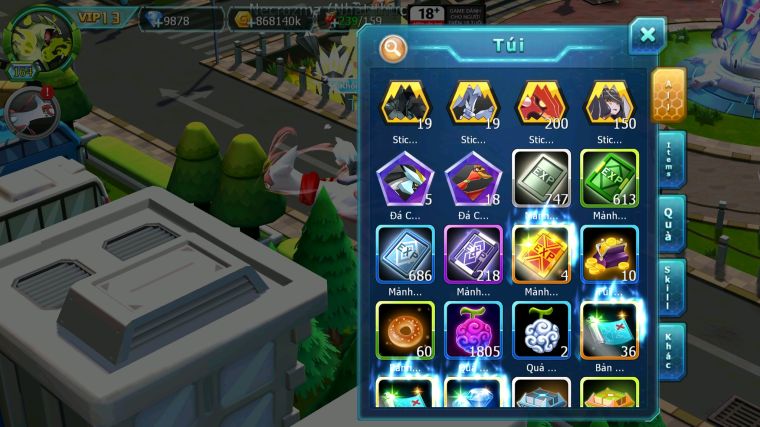
Task: Select the blue shard card with 686
Action: (405, 254)
